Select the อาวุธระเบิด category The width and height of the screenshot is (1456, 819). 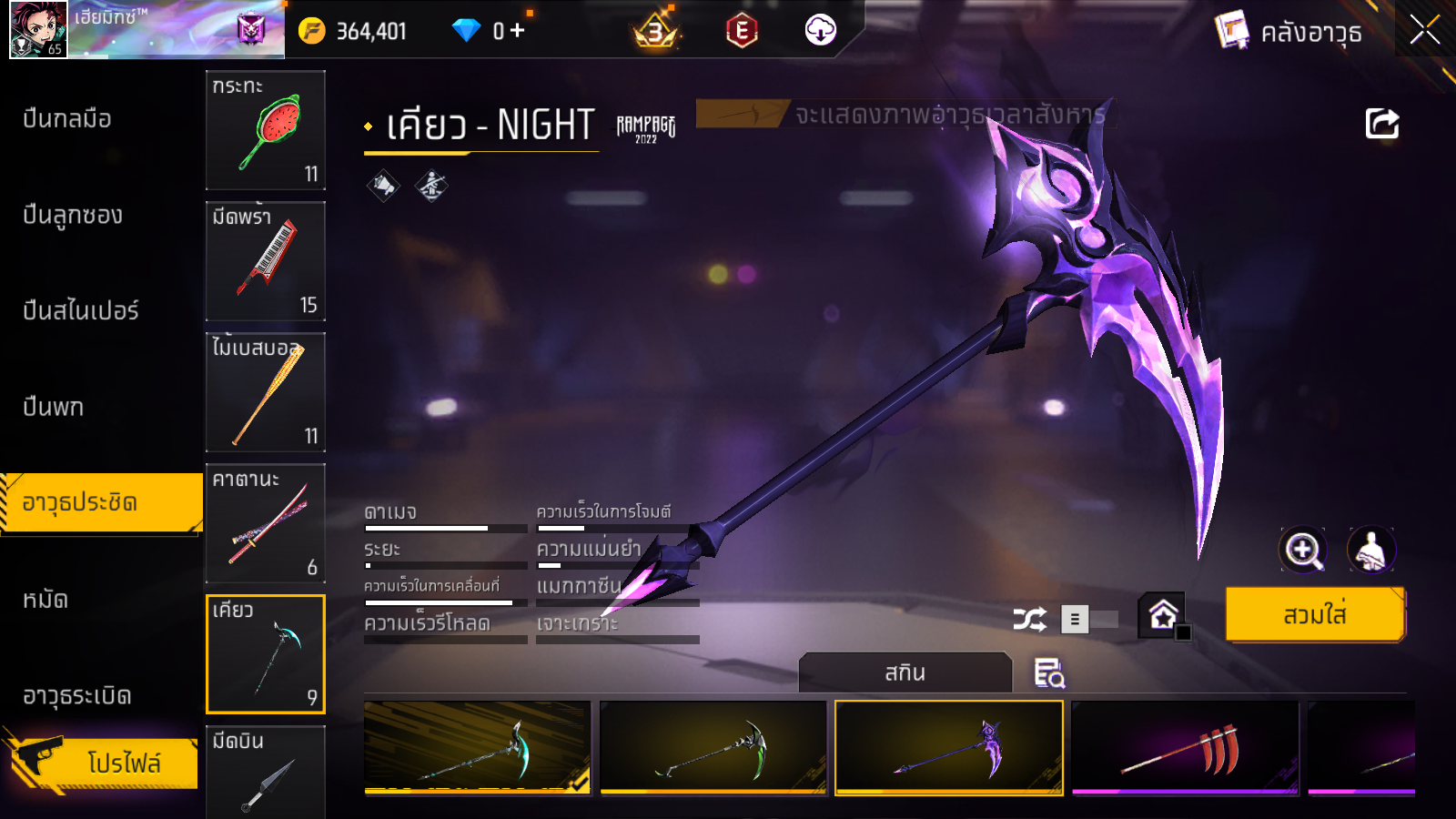pos(77,696)
